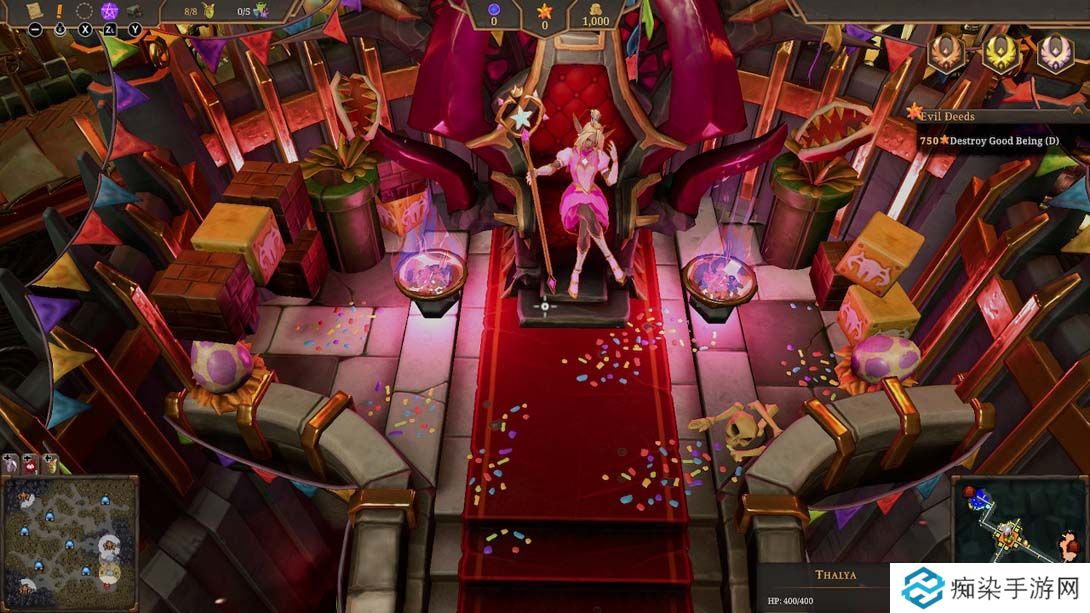Click the creature population icon beside 8/8

coord(211,11)
